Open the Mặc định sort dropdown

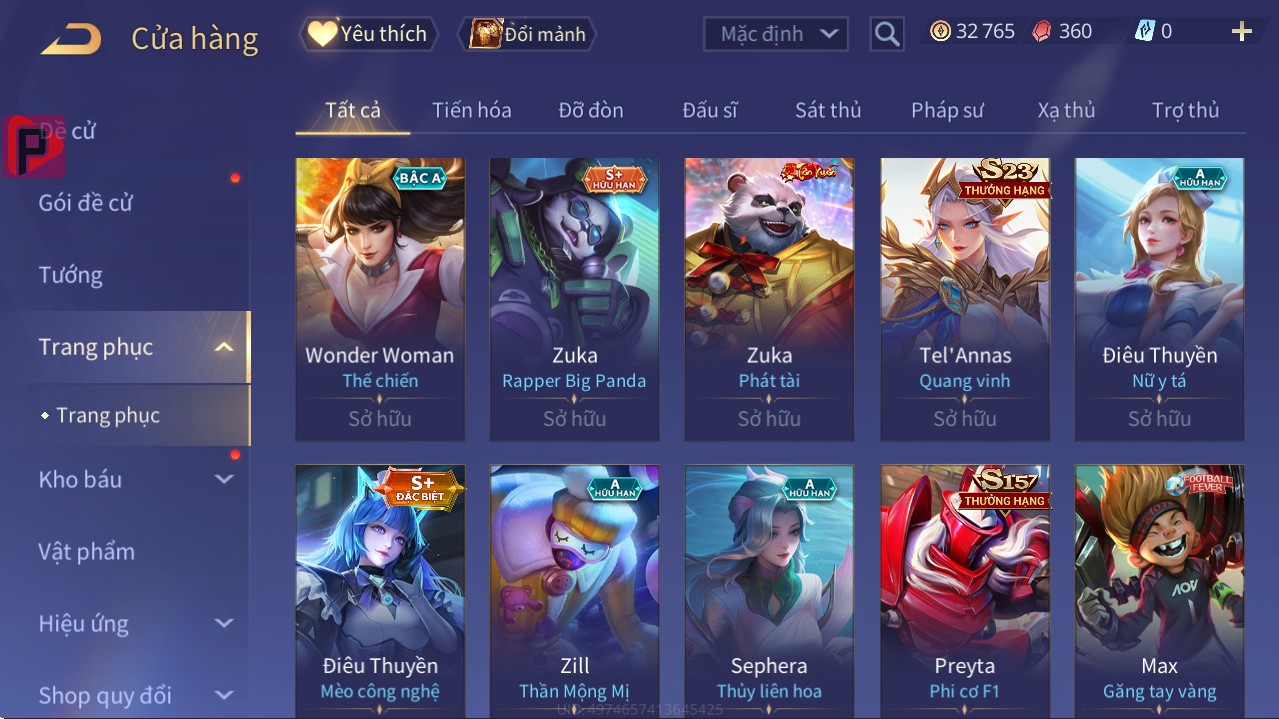776,34
